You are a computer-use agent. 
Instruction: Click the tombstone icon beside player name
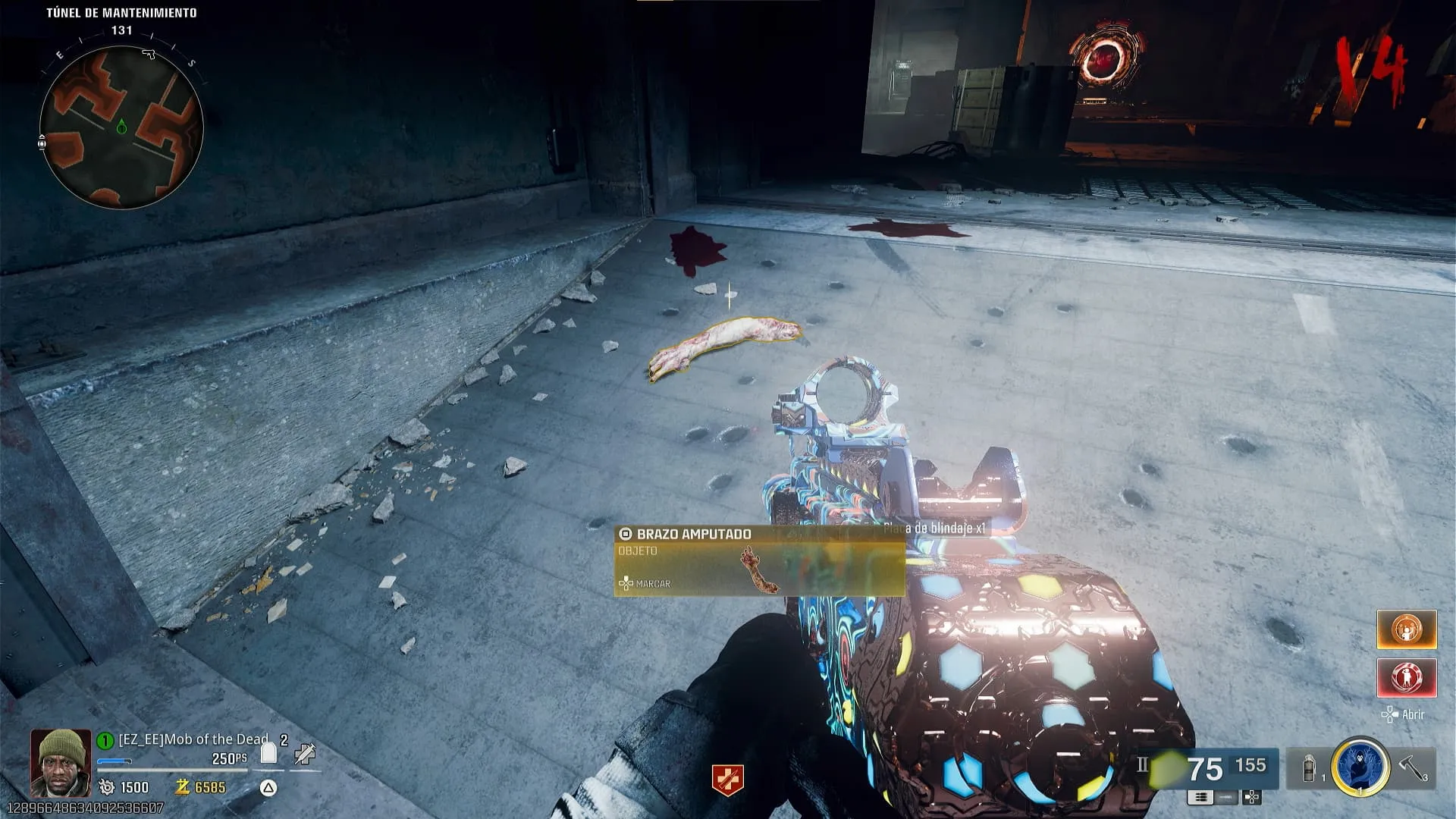click(x=268, y=752)
